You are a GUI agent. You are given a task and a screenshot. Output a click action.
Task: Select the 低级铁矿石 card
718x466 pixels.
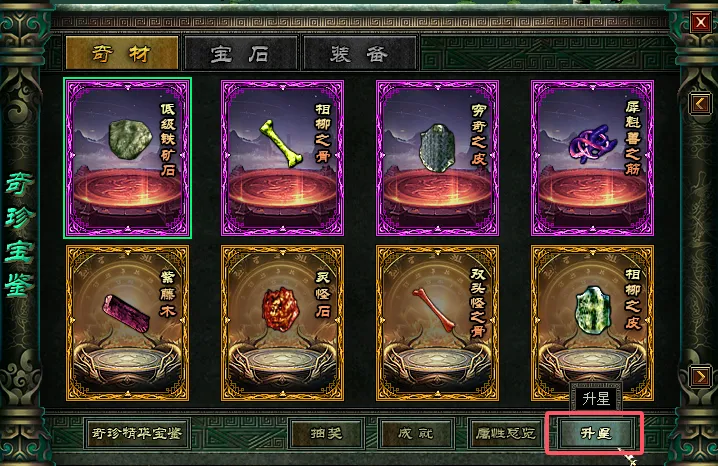click(x=127, y=158)
